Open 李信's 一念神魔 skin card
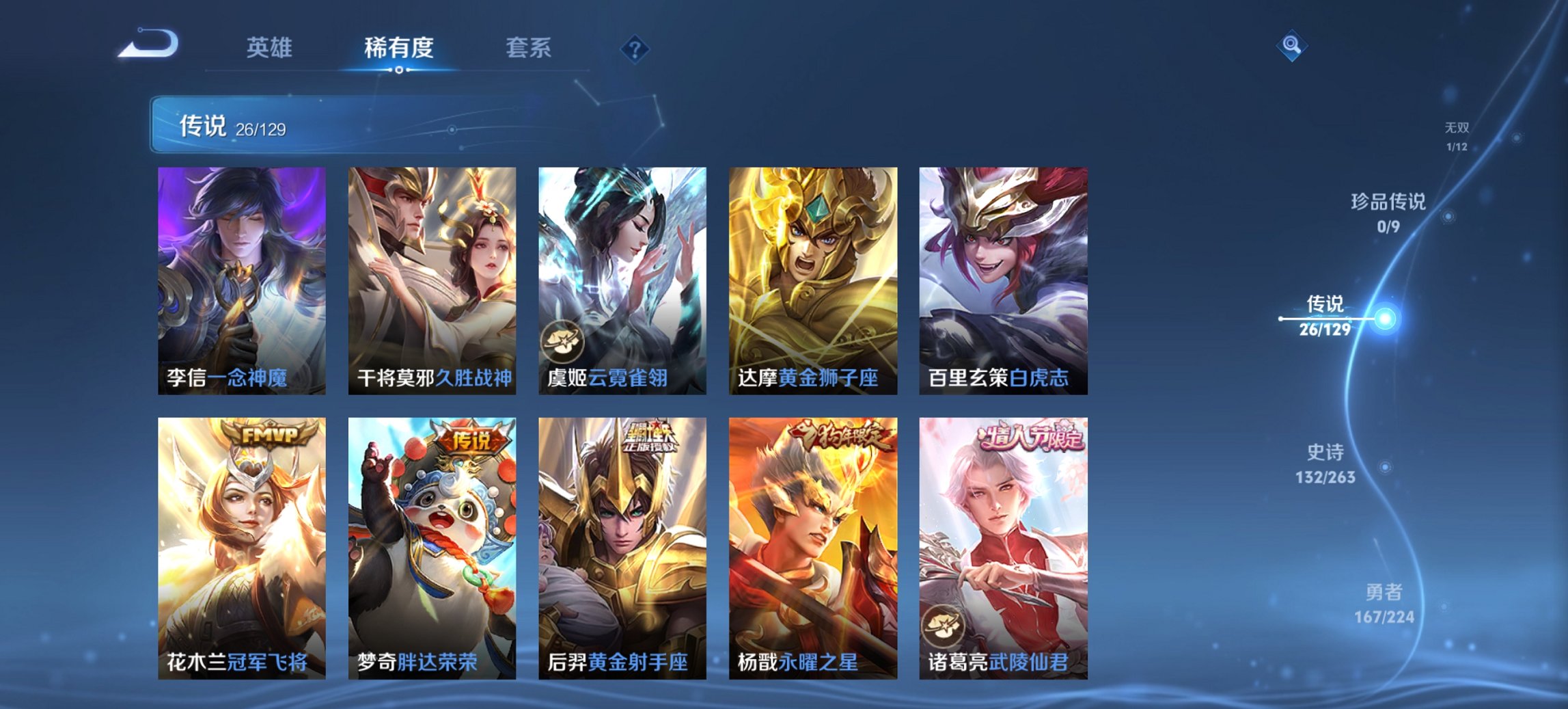The width and height of the screenshot is (1568, 709). (x=243, y=280)
